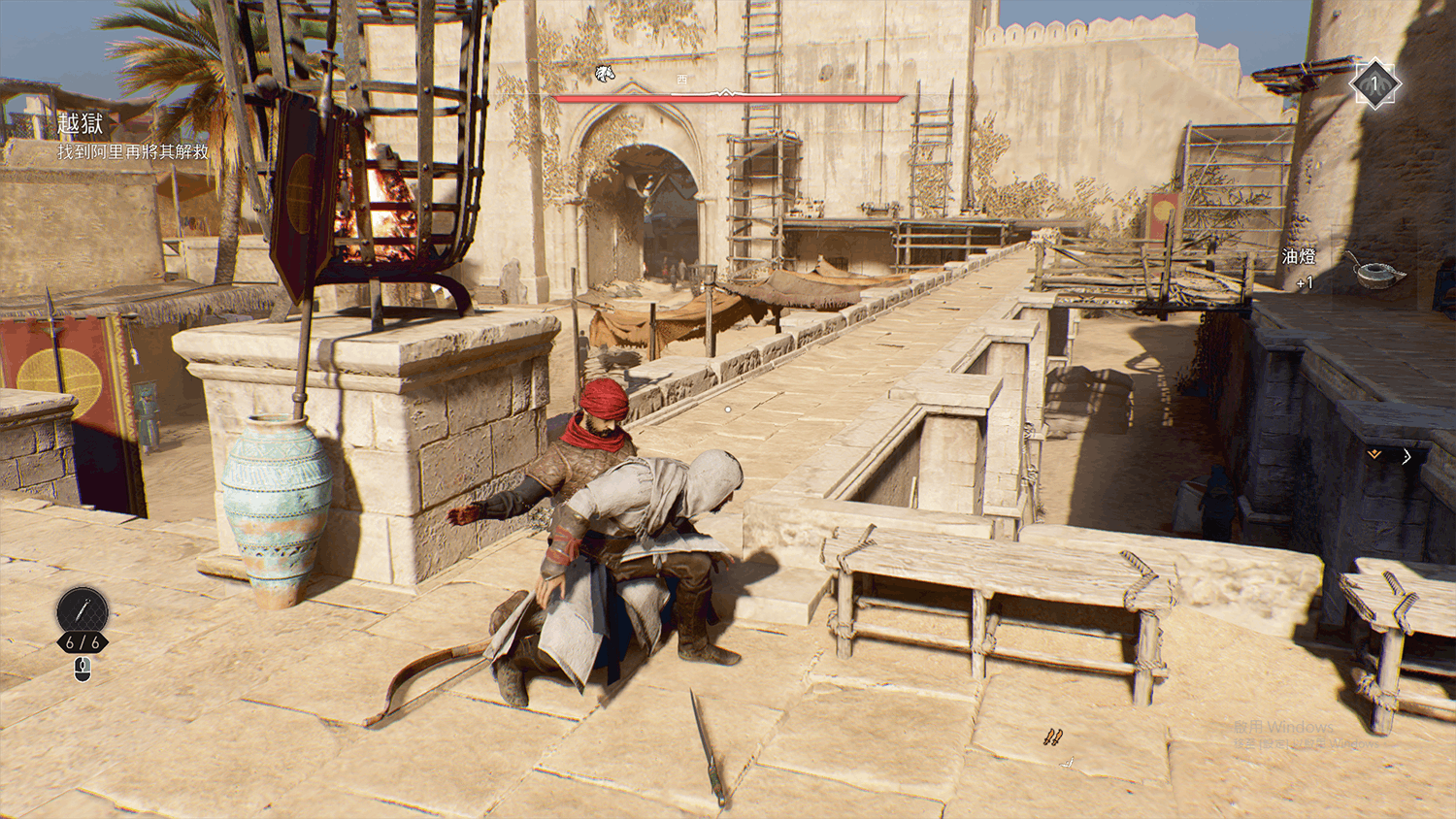Click the diamond skill point icon
The width and height of the screenshot is (1456, 819).
pos(1374,84)
